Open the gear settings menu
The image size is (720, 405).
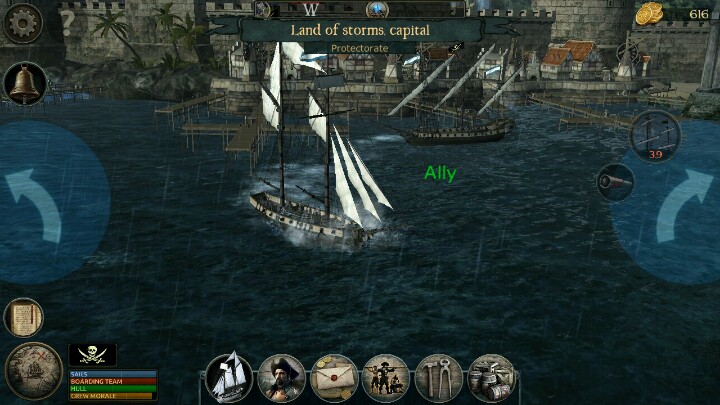point(22,22)
